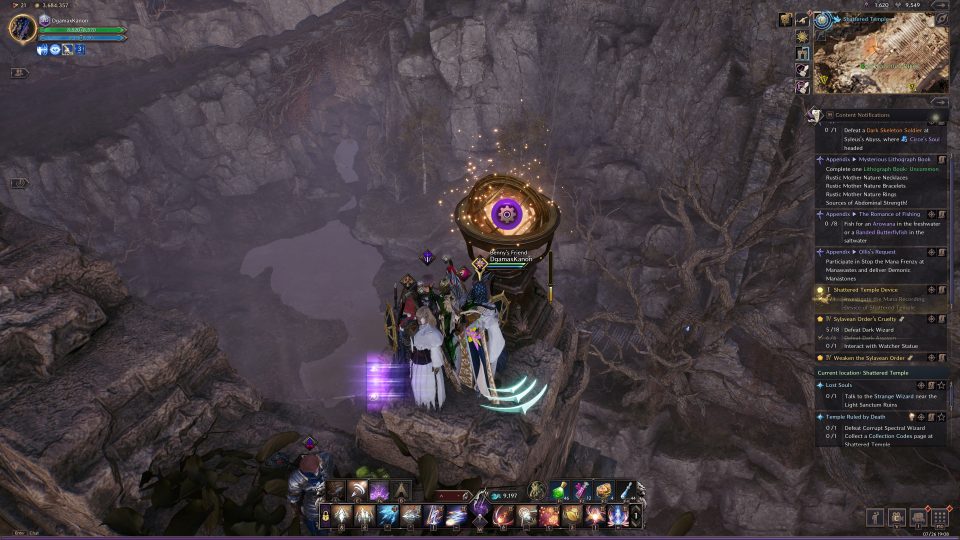Open the backpack inventory icon
This screenshot has height=540, width=960.
(x=917, y=517)
